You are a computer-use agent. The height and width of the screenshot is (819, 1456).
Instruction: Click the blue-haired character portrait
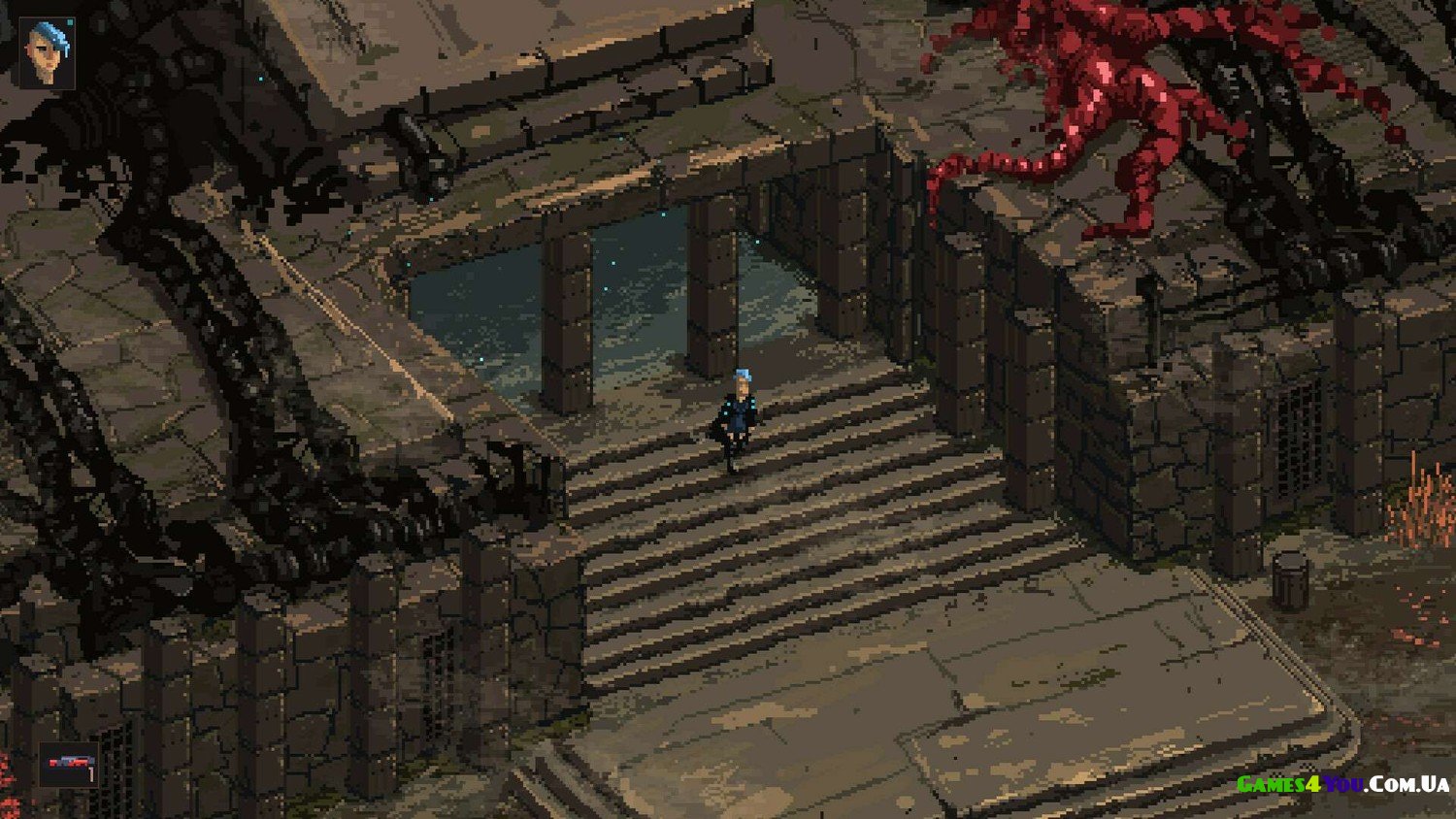tap(48, 52)
